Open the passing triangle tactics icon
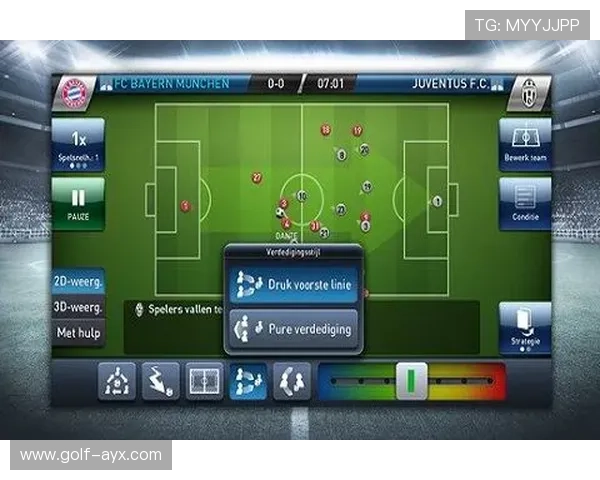 tap(117, 381)
